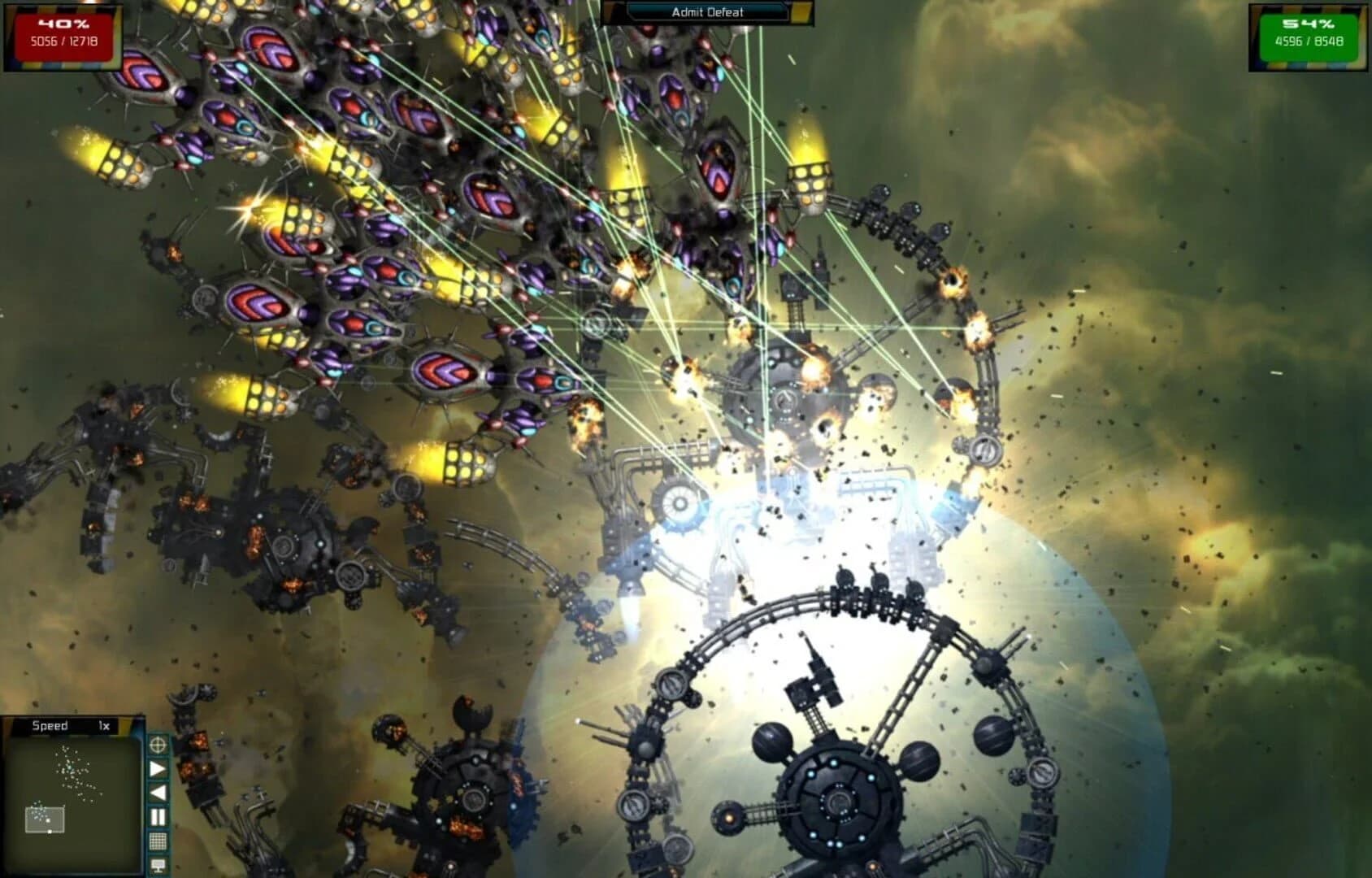This screenshot has height=878, width=1372.
Task: Click the fast-forward arrow icon
Action: (157, 768)
